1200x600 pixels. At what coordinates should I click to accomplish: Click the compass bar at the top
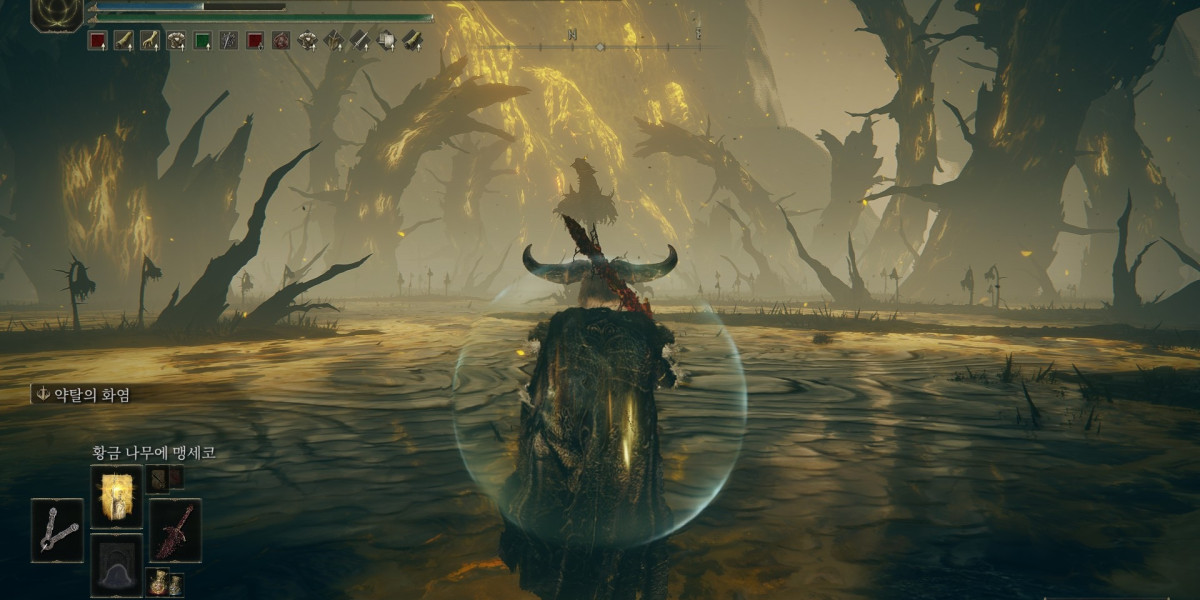600,46
